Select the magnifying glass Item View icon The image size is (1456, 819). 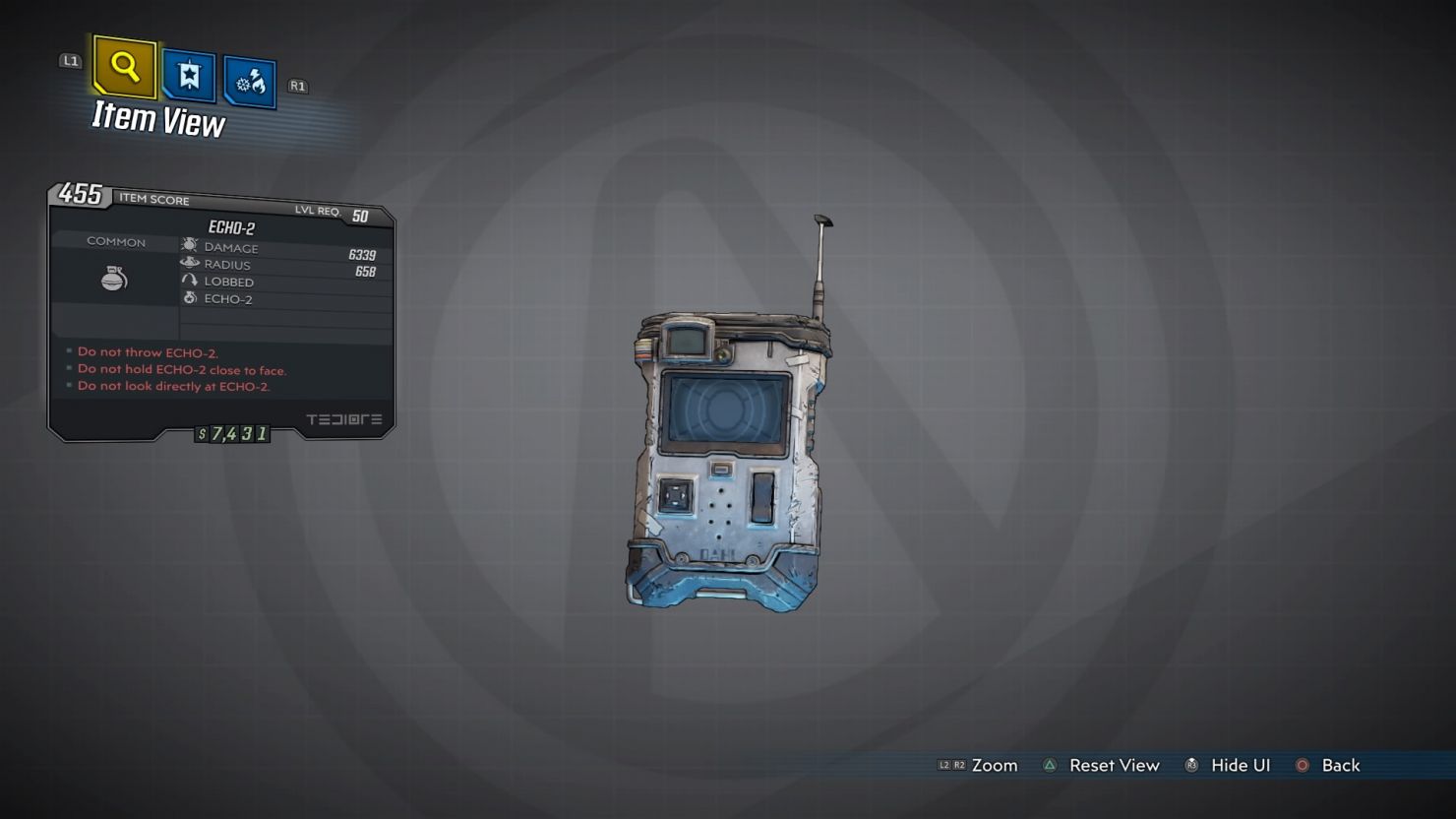(x=123, y=67)
